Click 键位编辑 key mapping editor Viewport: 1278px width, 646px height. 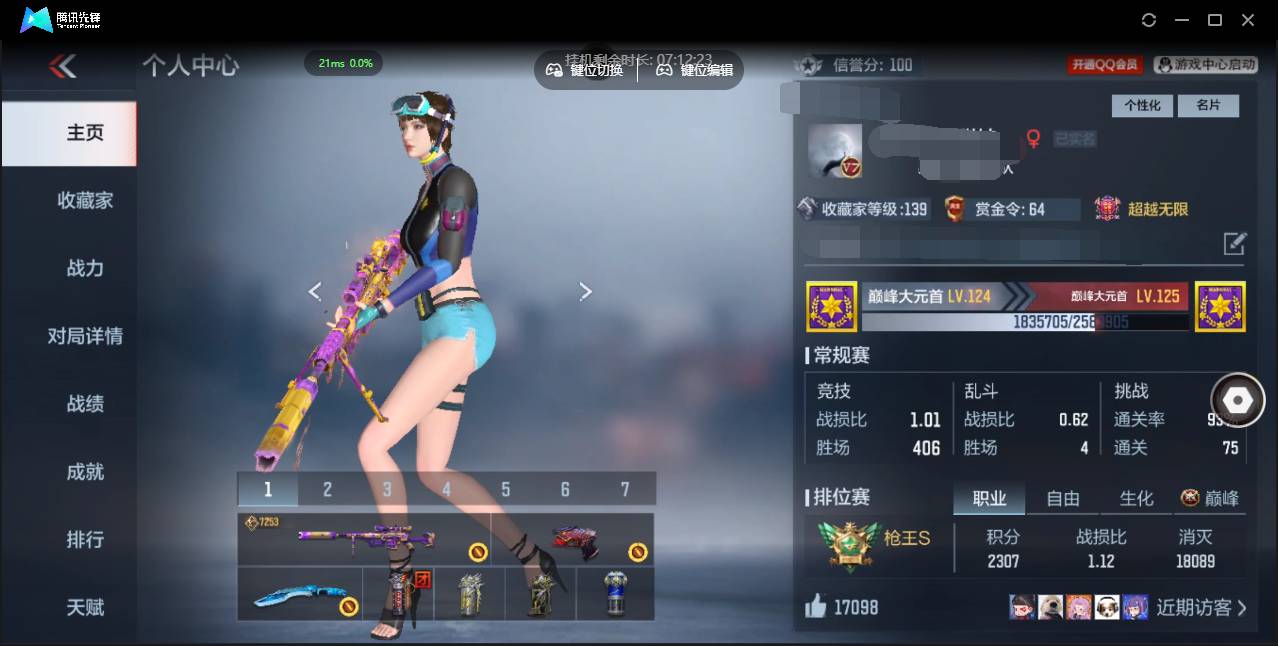click(695, 70)
